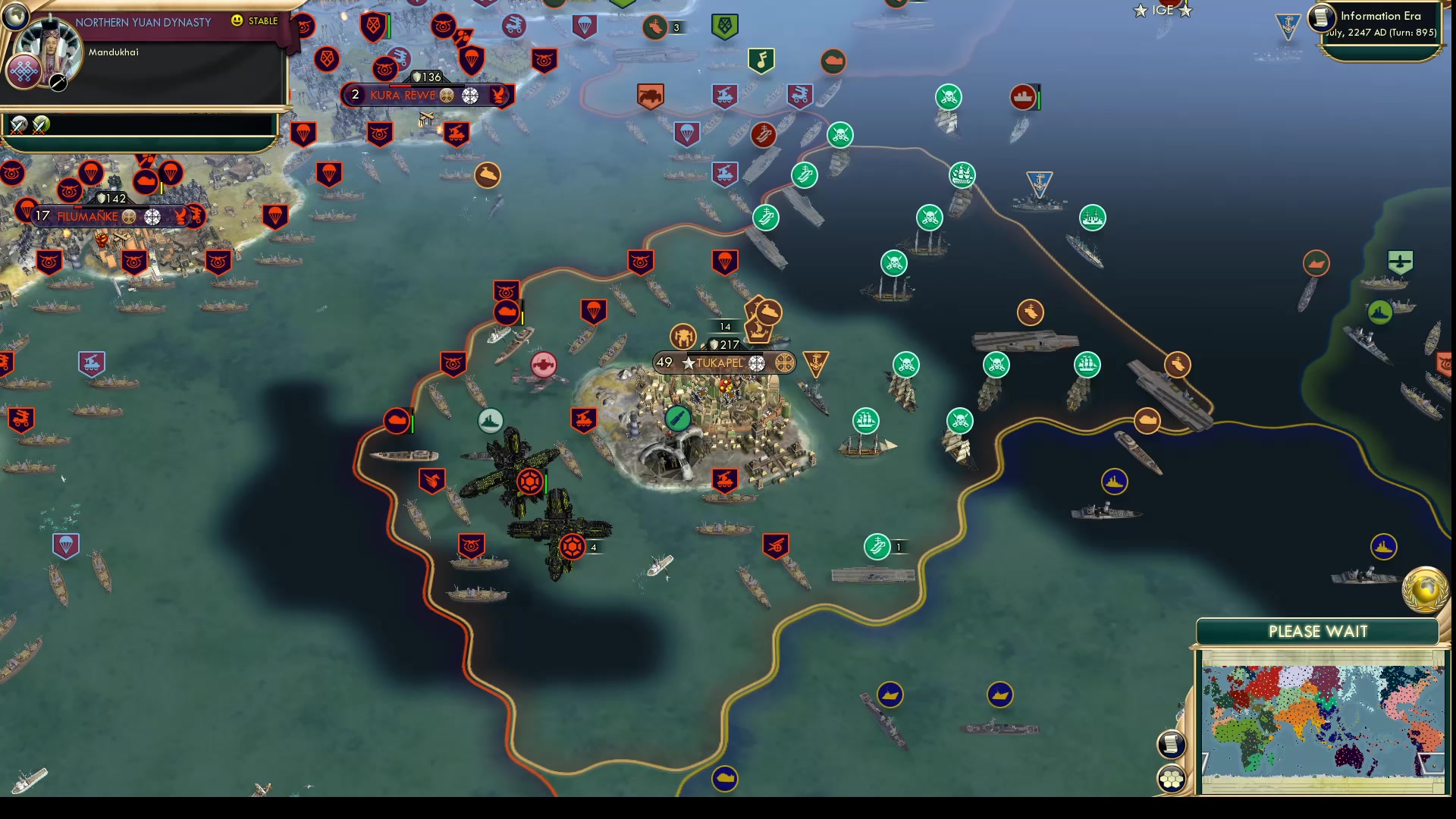
Task: Open the scroll notification icon beside the minimap
Action: tap(1172, 744)
